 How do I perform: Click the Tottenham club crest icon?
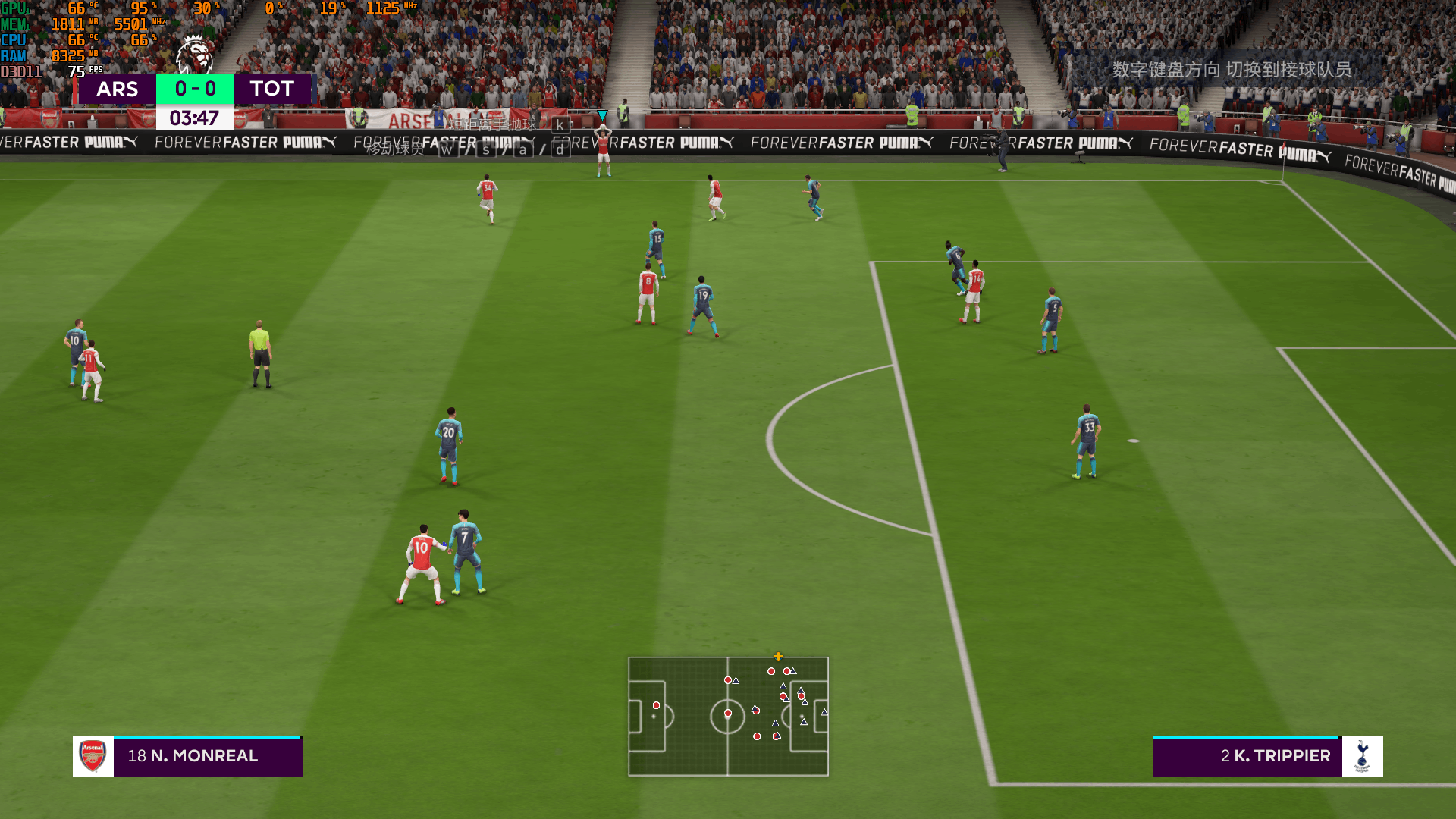[1362, 756]
